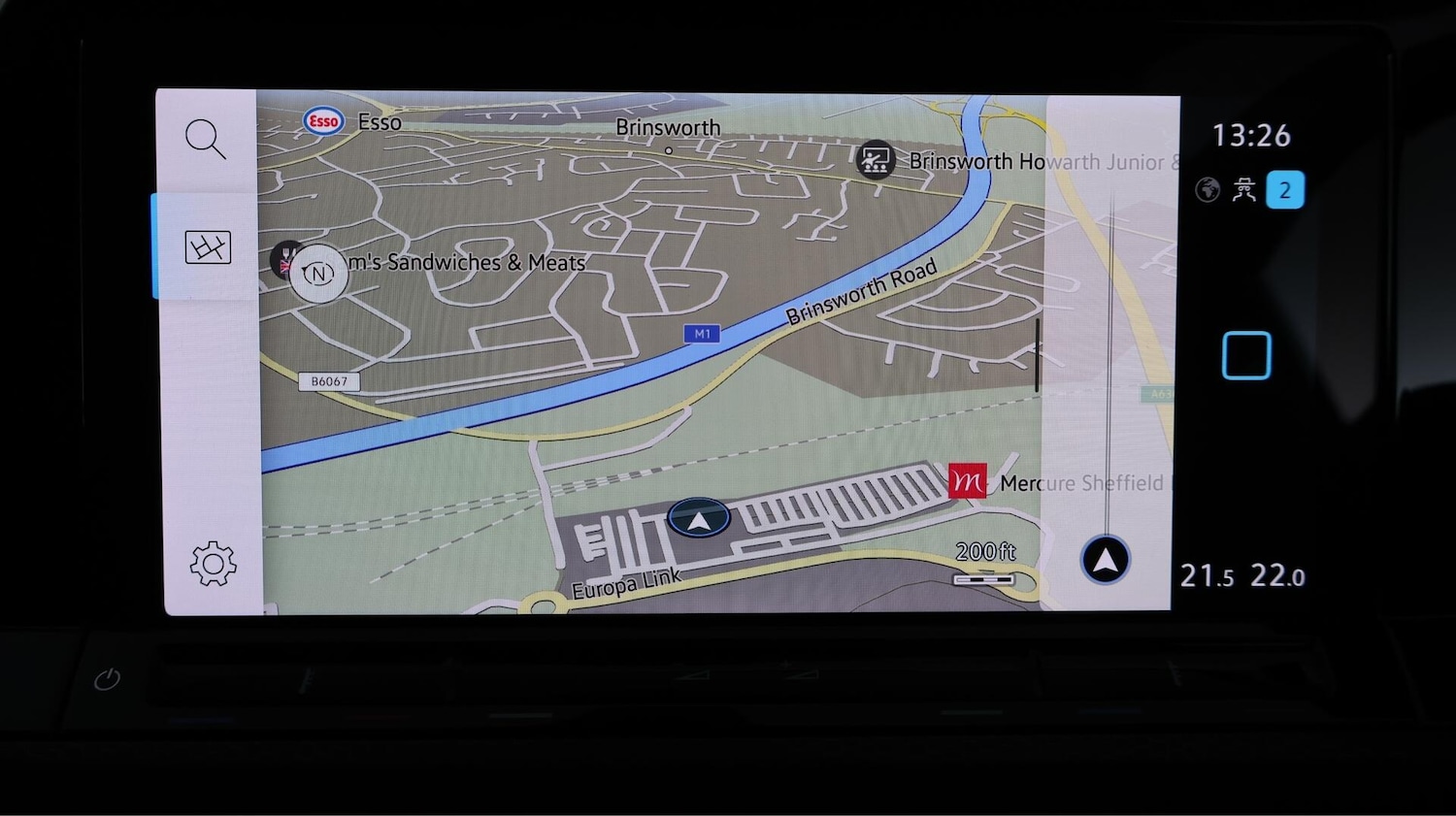Open the blue number 2 notification badge

pos(1284,190)
